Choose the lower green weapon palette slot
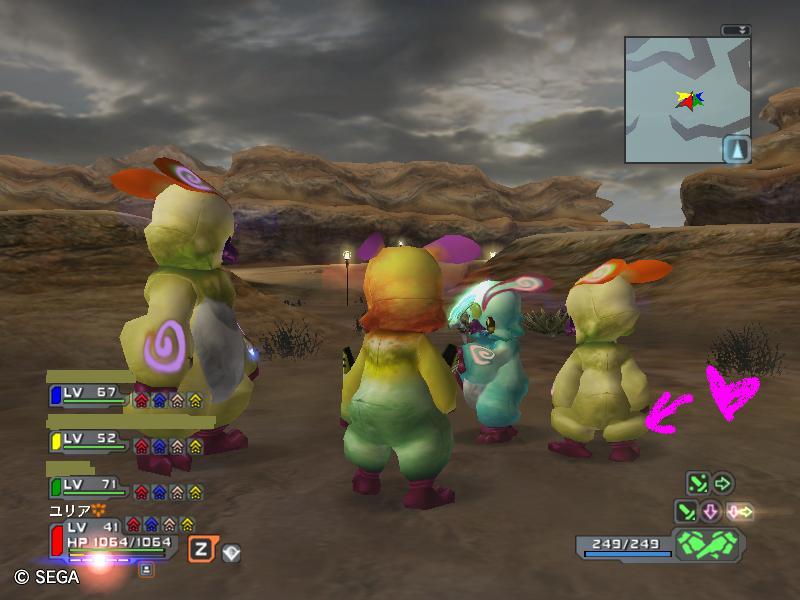This screenshot has width=800, height=600. pos(687,512)
